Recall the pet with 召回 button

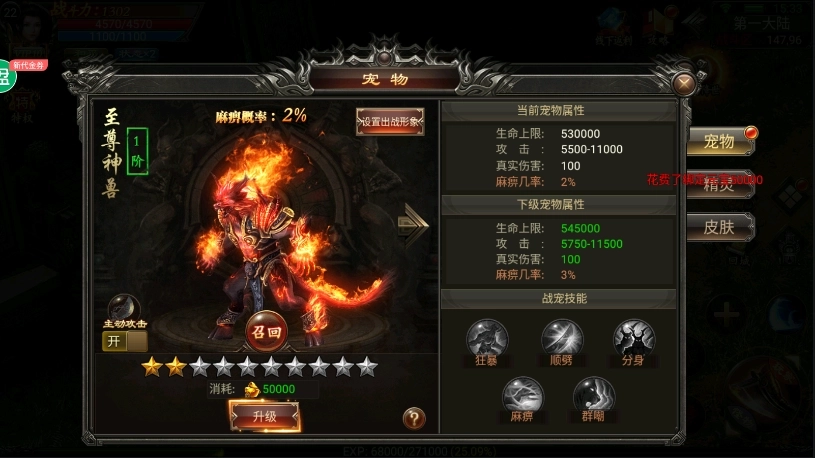[x=265, y=330]
